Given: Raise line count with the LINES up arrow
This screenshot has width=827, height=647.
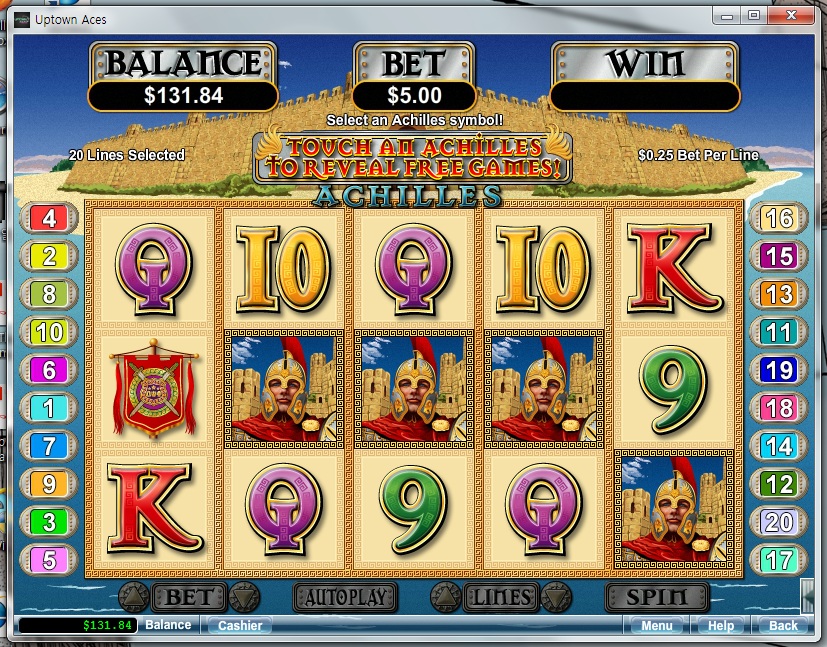Looking at the screenshot, I should pos(445,598).
